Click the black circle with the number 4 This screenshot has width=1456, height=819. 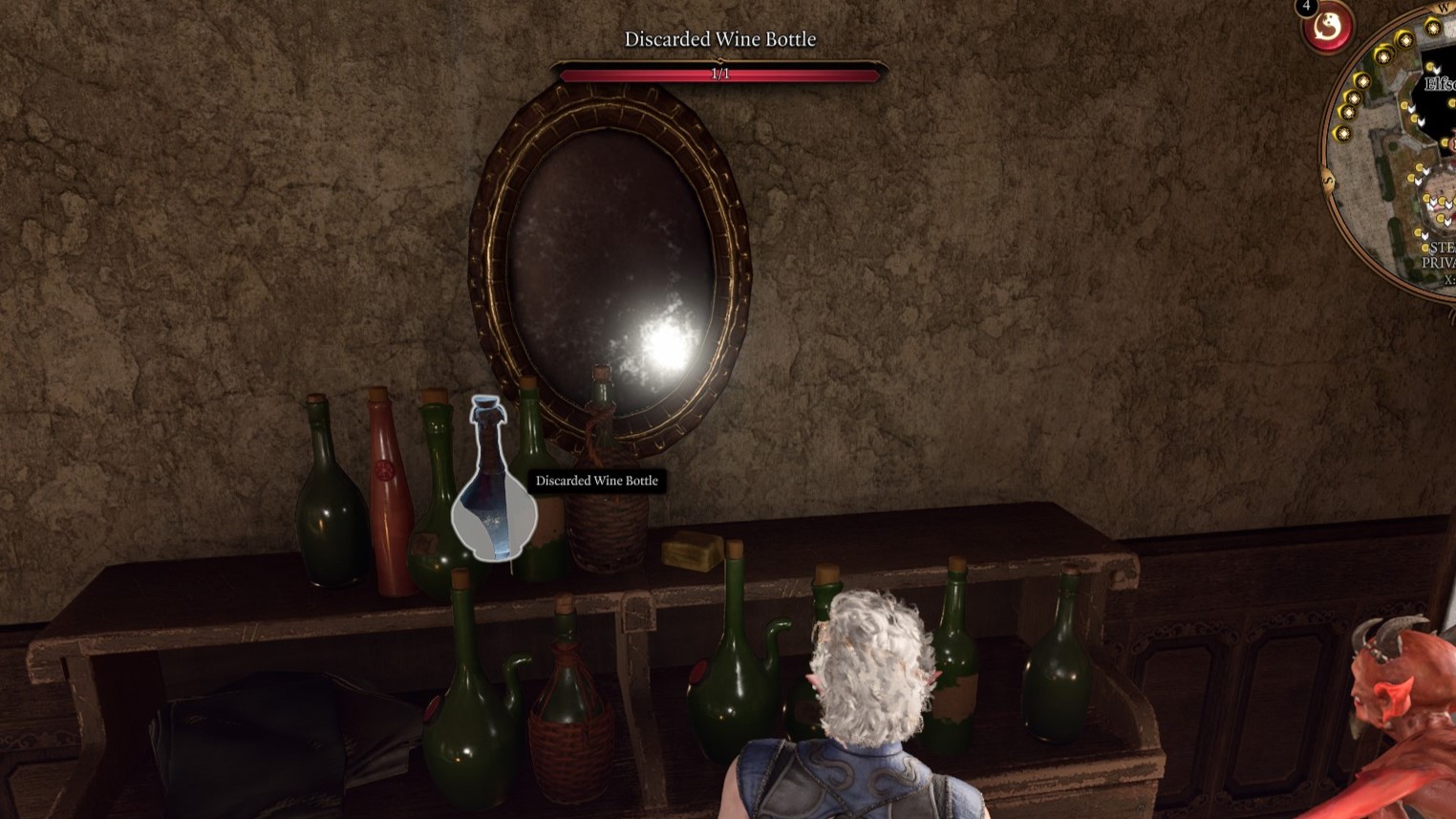point(1306,8)
